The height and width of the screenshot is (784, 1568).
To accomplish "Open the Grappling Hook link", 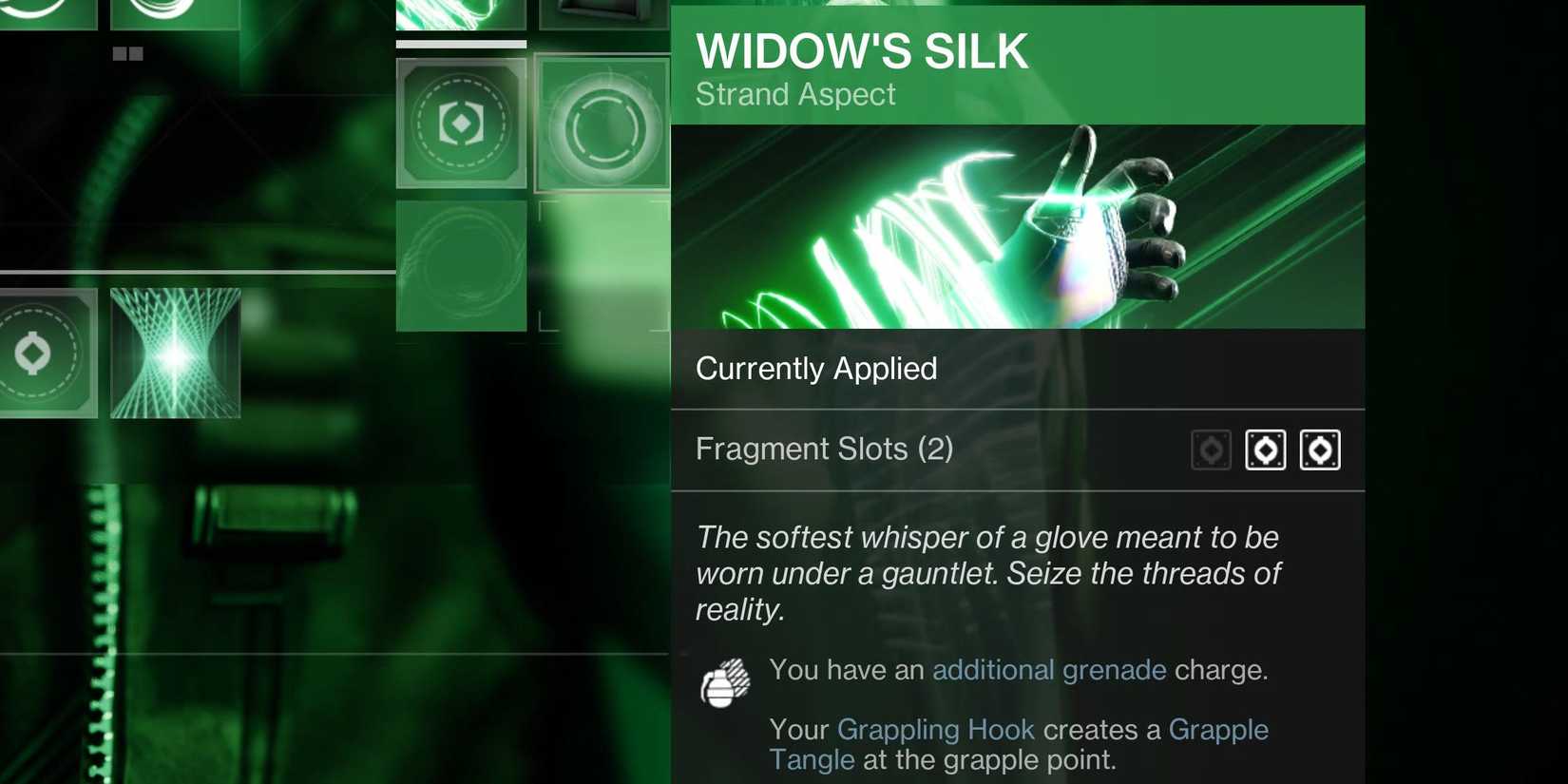I will tap(936, 729).
